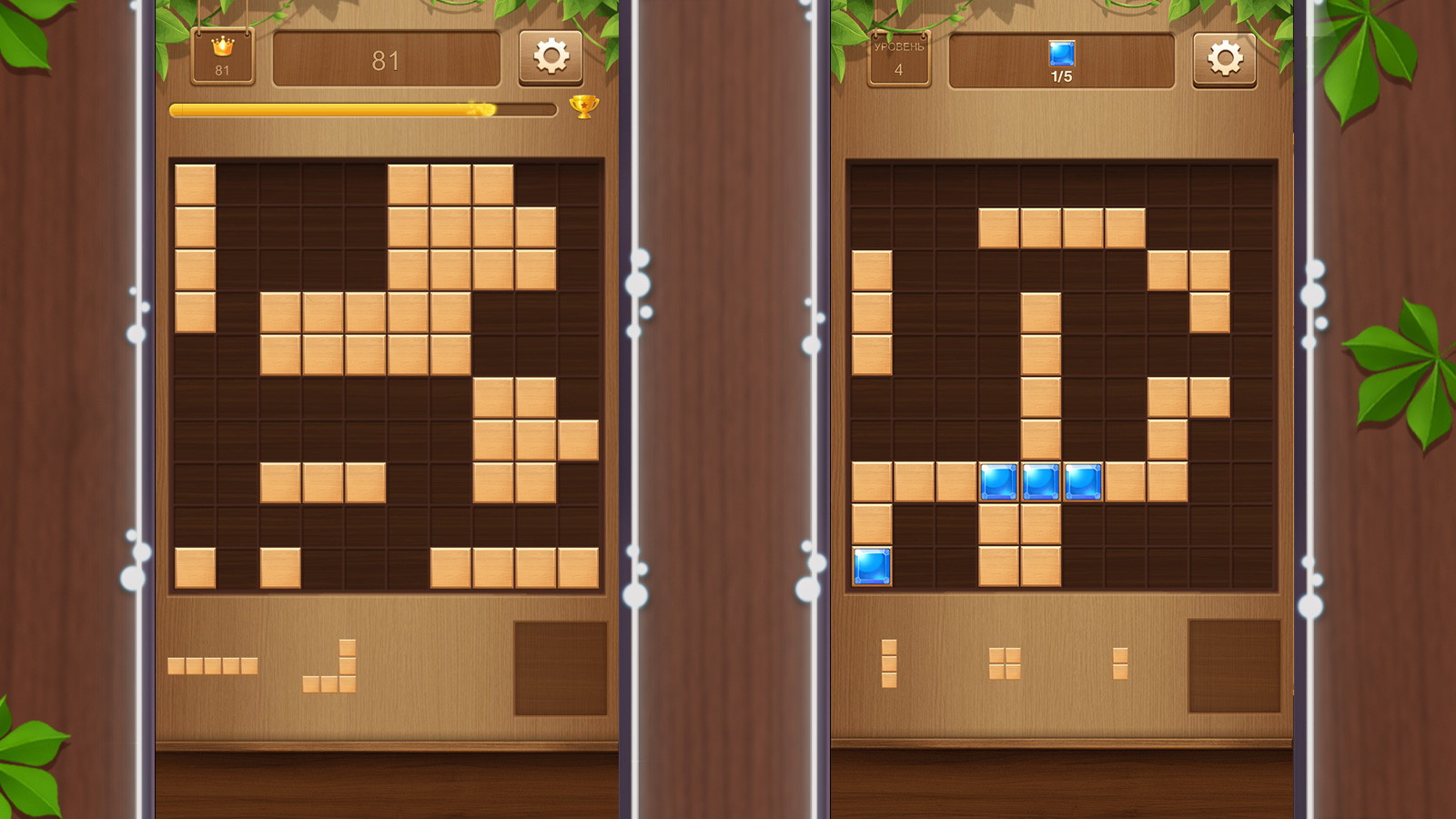Tap the empty dark piece slot on the right screen
This screenshot has height=819, width=1456.
[x=1235, y=666]
